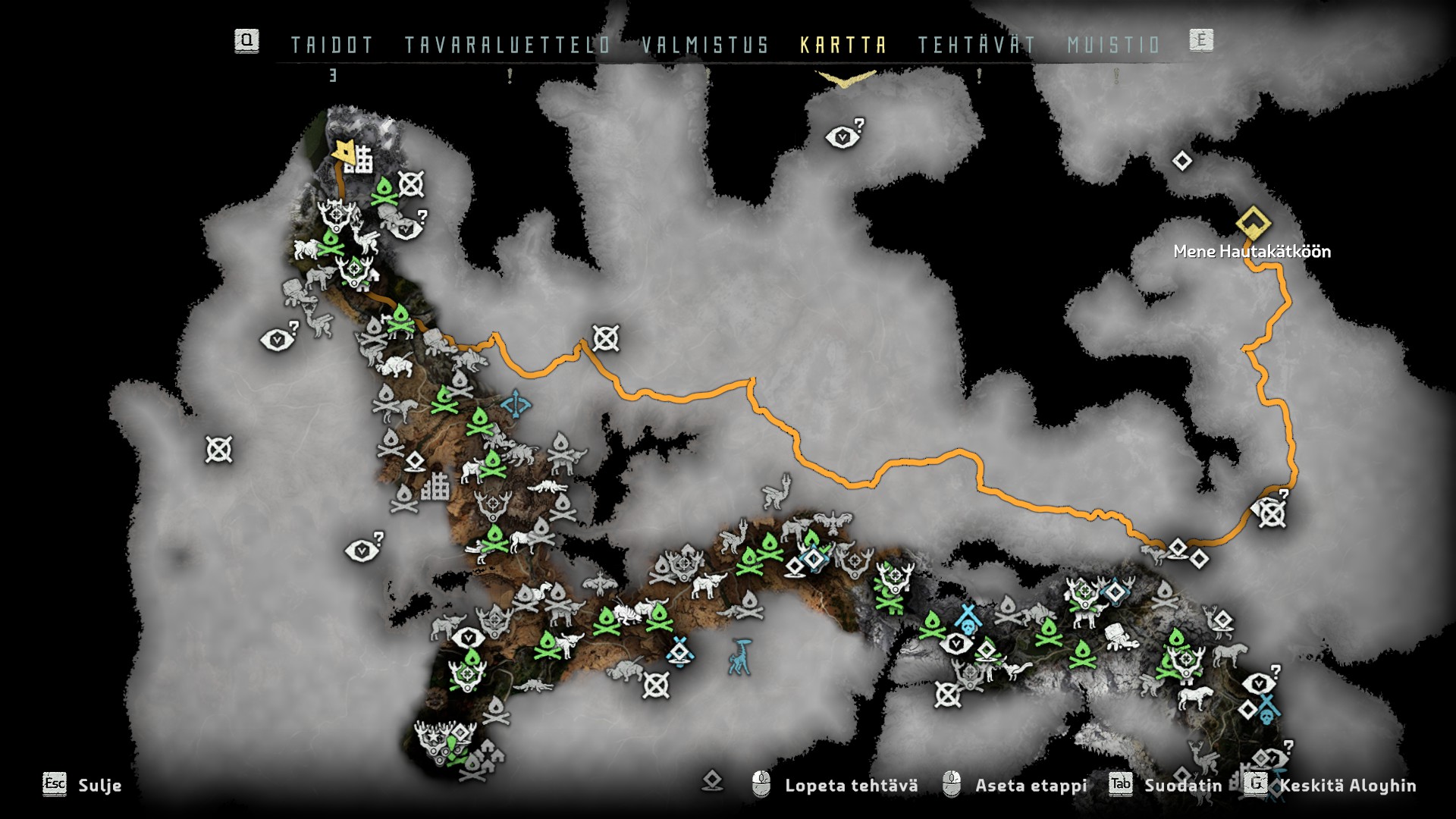The width and height of the screenshot is (1456, 819).
Task: Click the blue crossed-bows hunting ground marker
Action: [x=516, y=403]
